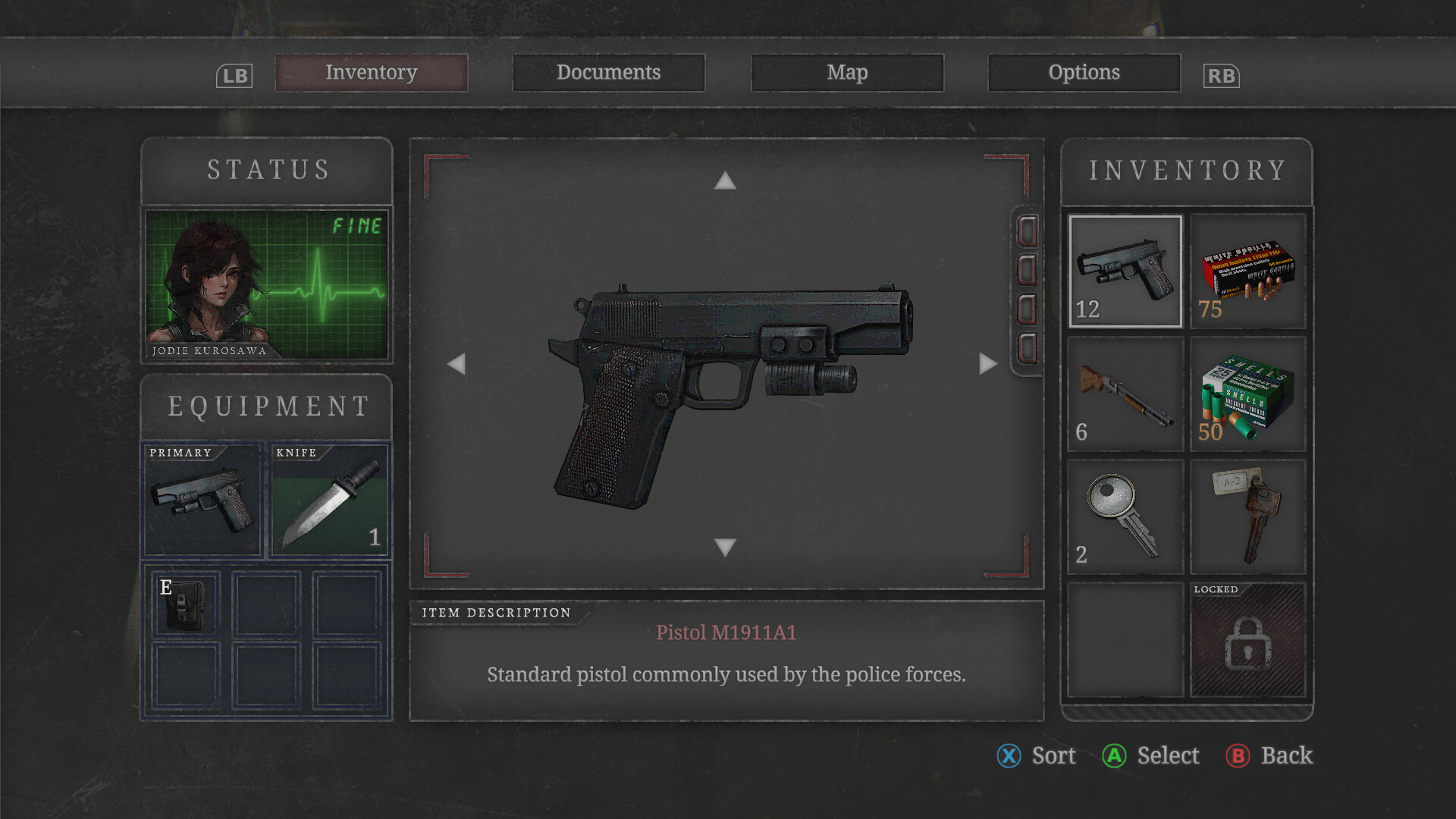
Task: Choose the knife equipment slot
Action: pyautogui.click(x=330, y=500)
